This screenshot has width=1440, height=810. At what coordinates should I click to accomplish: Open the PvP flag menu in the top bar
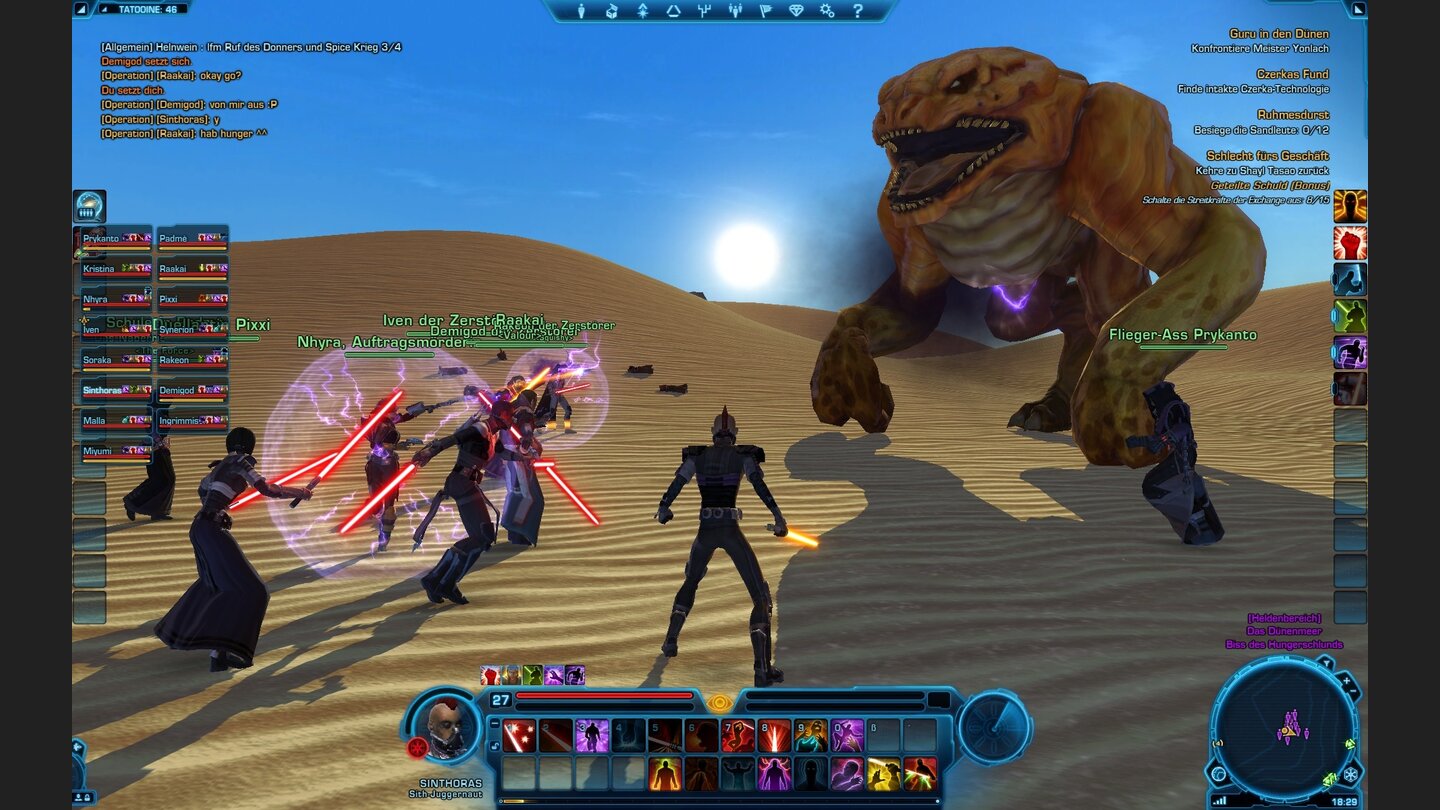(x=766, y=11)
